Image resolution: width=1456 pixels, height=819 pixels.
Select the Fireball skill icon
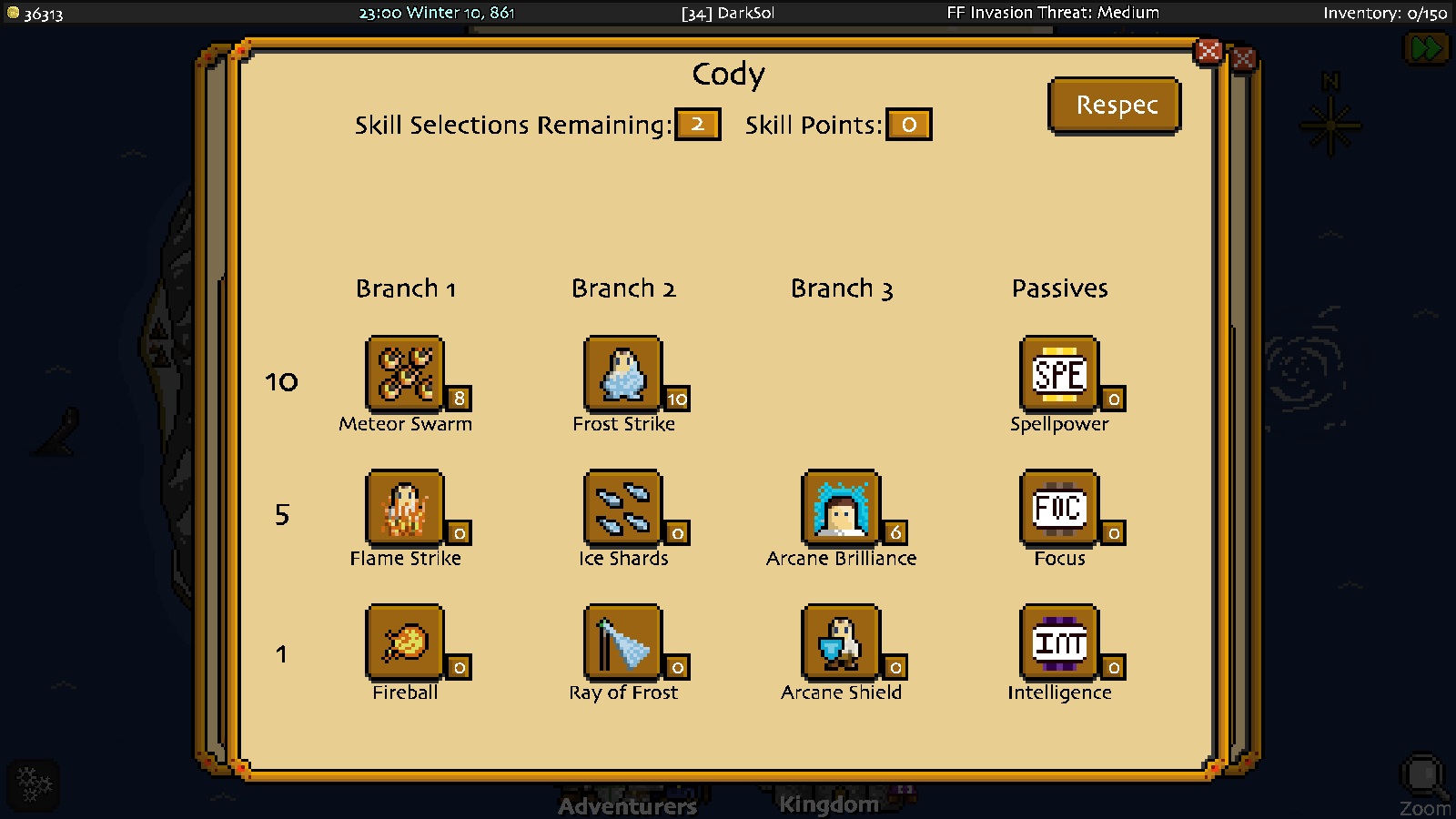coord(405,641)
